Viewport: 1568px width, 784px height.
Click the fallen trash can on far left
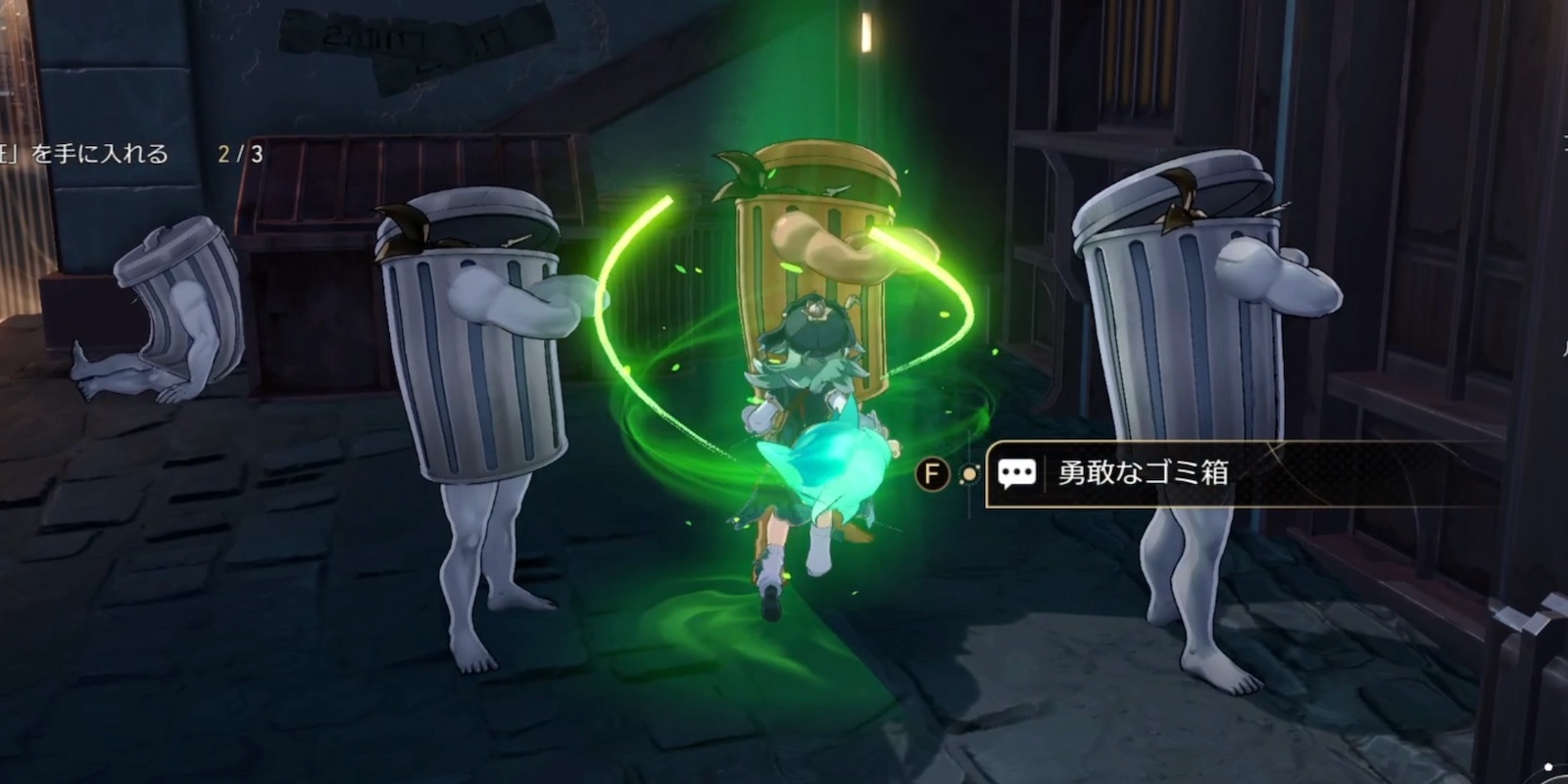click(x=176, y=294)
